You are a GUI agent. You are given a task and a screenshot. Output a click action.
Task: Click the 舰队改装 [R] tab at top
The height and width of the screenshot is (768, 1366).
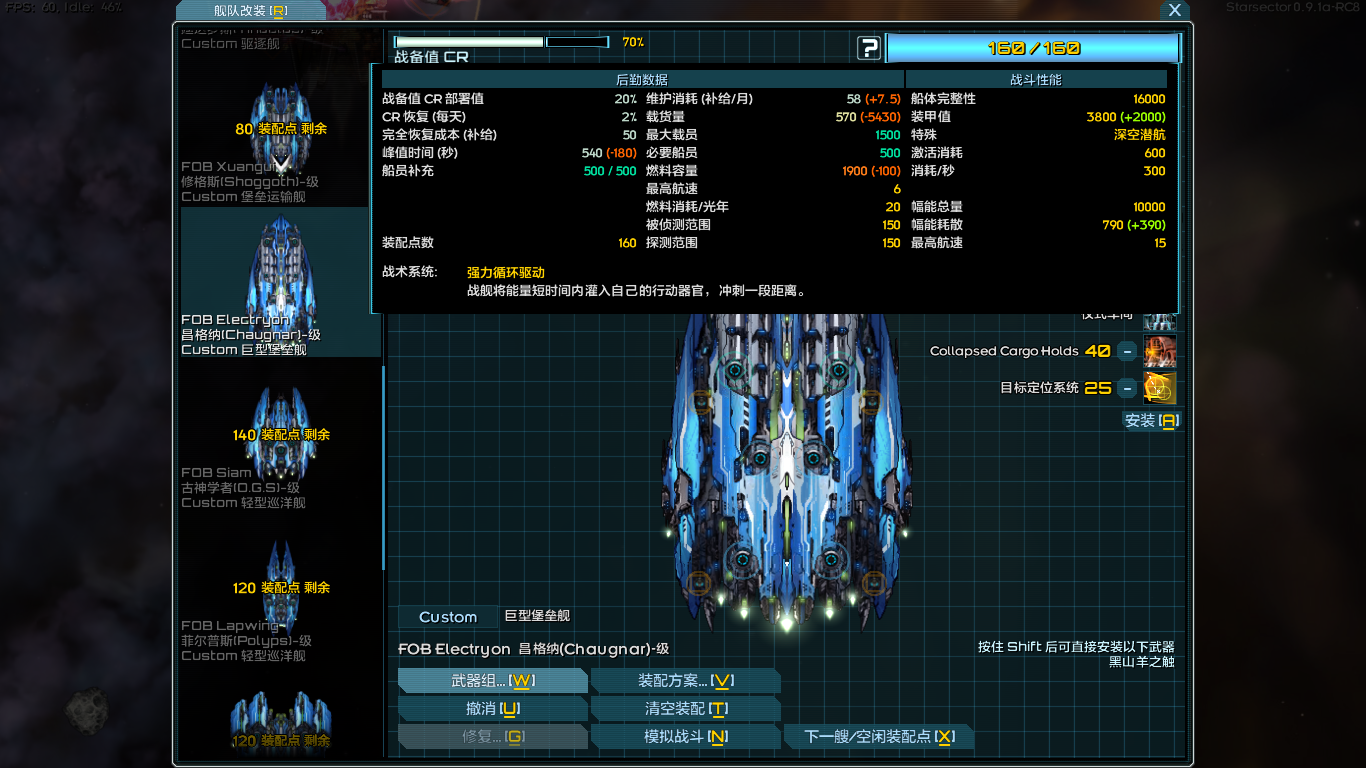click(250, 10)
